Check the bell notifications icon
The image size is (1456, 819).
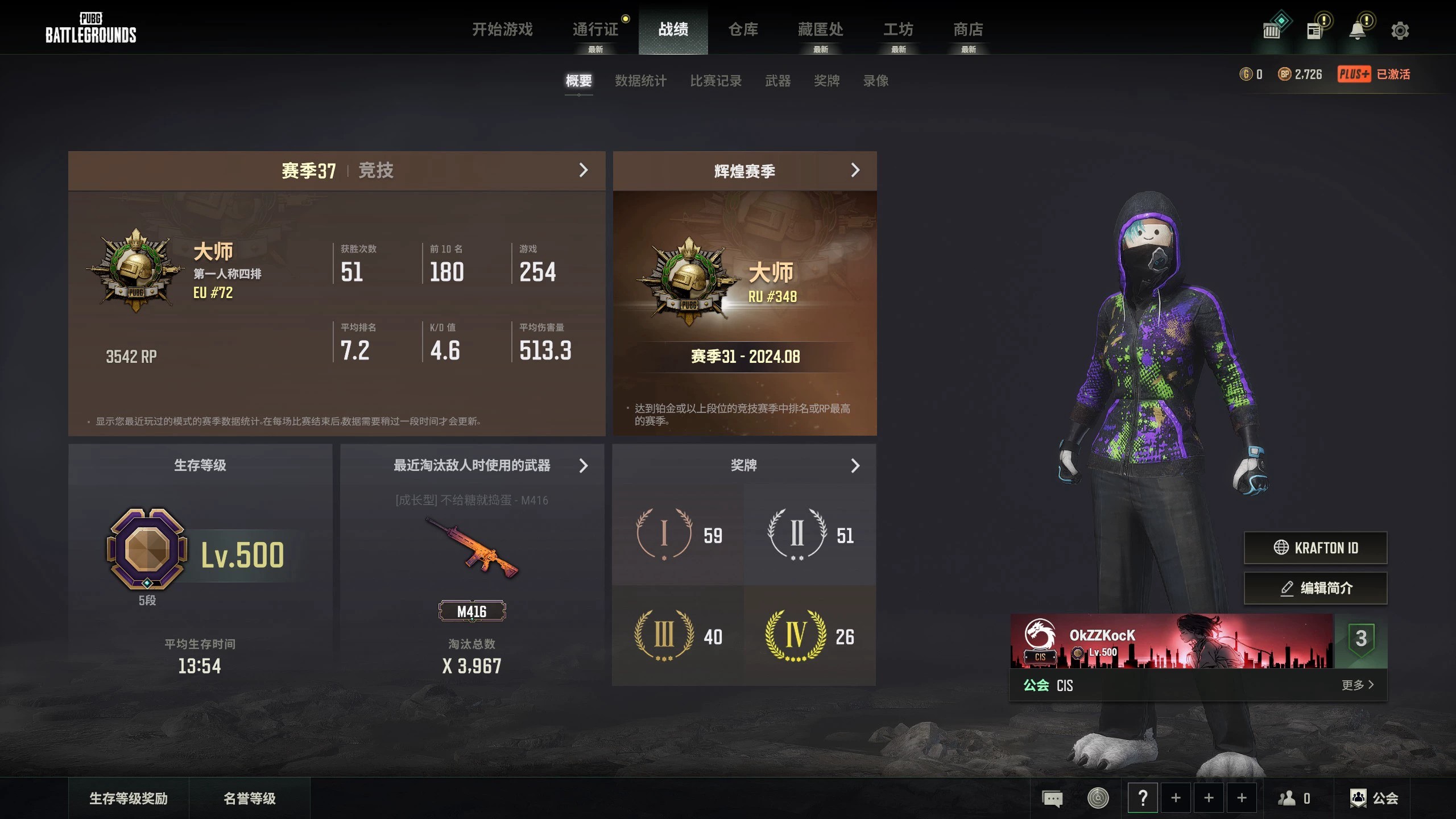point(1358,31)
